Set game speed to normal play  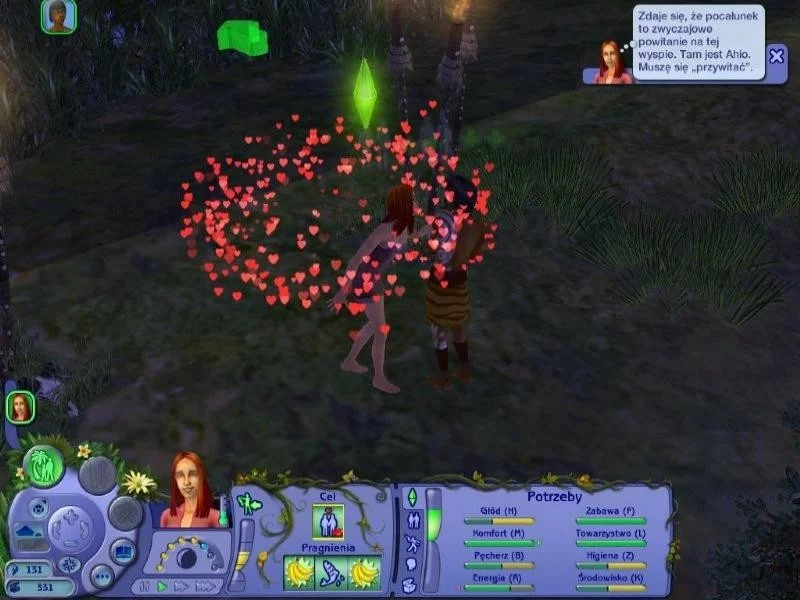163,586
